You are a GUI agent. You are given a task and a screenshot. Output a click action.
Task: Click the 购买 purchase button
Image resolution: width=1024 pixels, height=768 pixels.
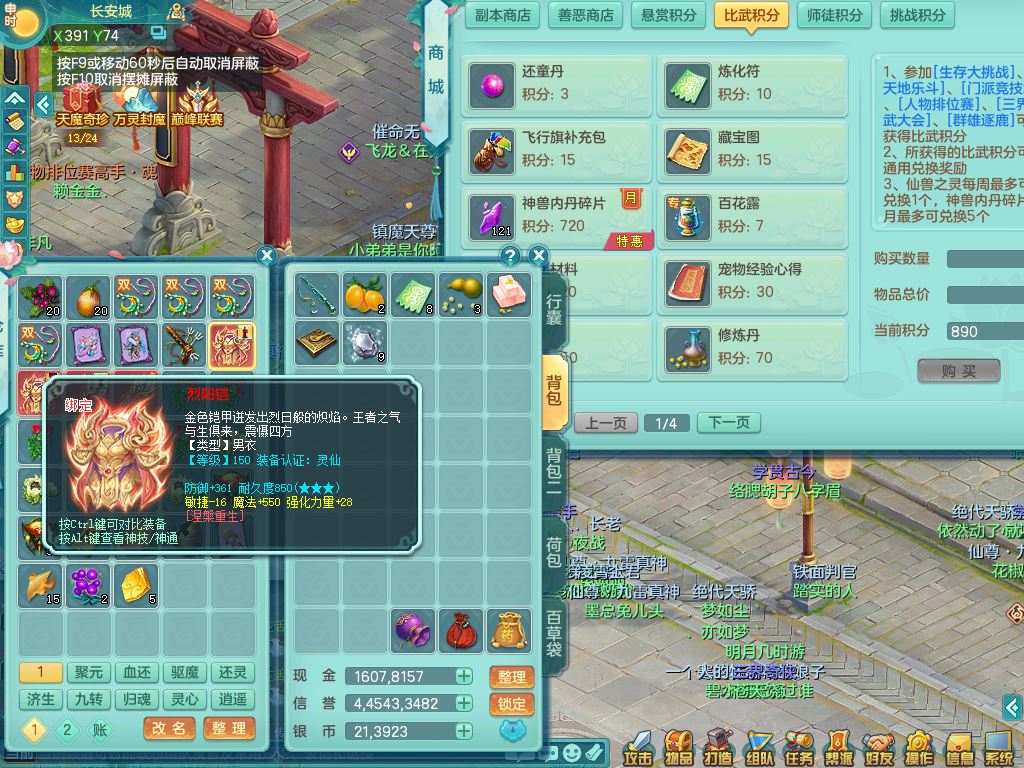(958, 371)
